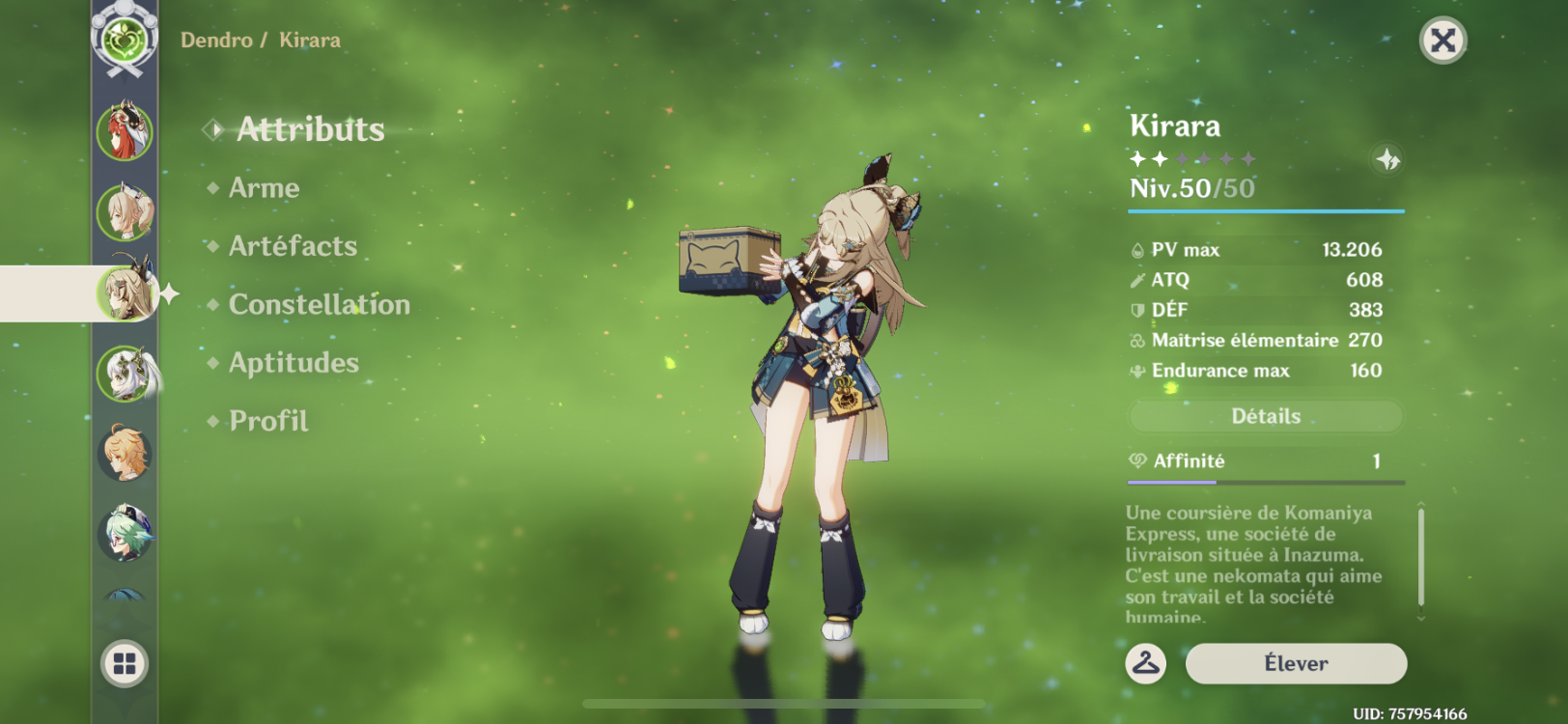Click the shield icon next to DÉF stat
Viewport: 1568px width, 724px height.
pos(1137,310)
